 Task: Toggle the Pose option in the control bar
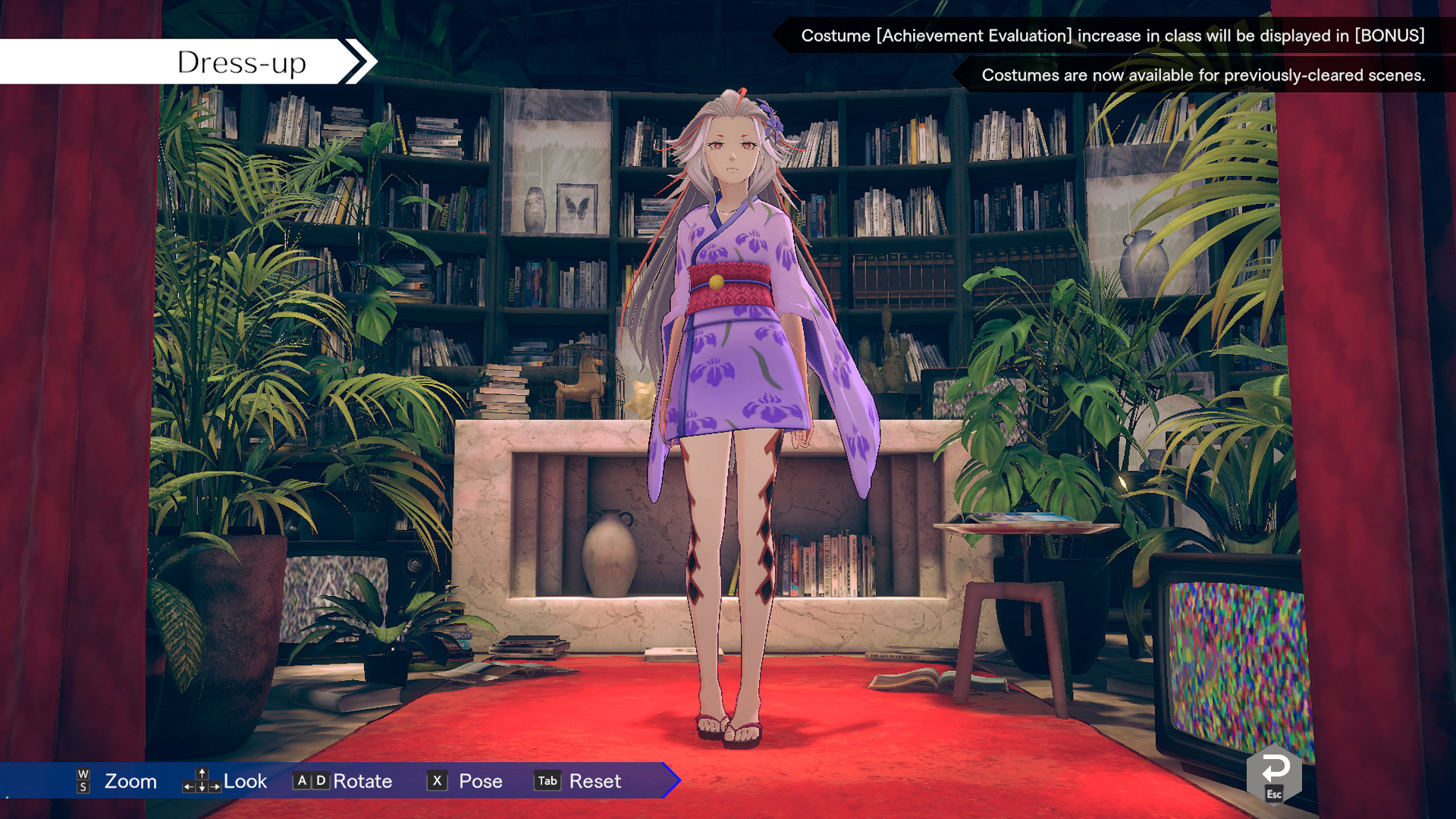(479, 781)
